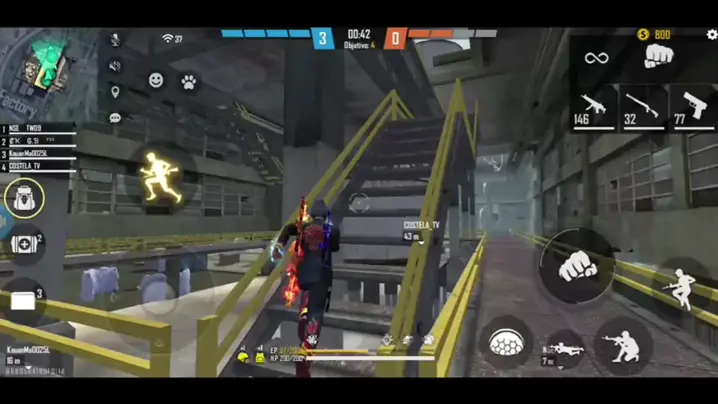This screenshot has width=718, height=404.
Task: Select the pistol with 77 ammo
Action: 692,108
